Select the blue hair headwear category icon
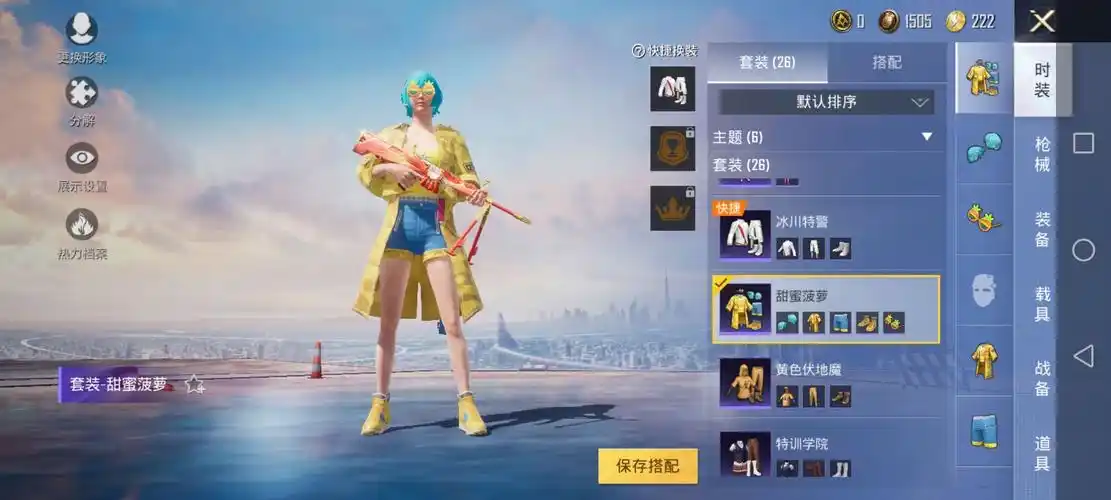This screenshot has height=500, width=1111. point(984,148)
